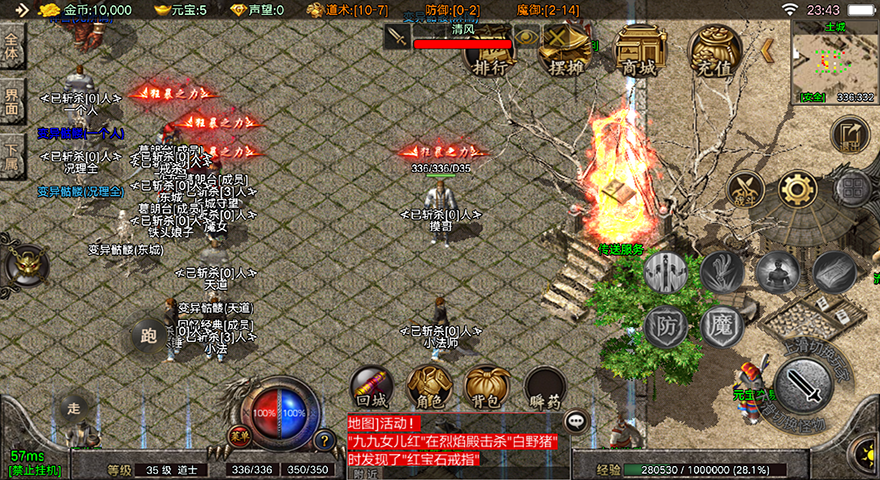Toggle the 战斗 combat mode button
This screenshot has height=480, width=880.
[744, 188]
